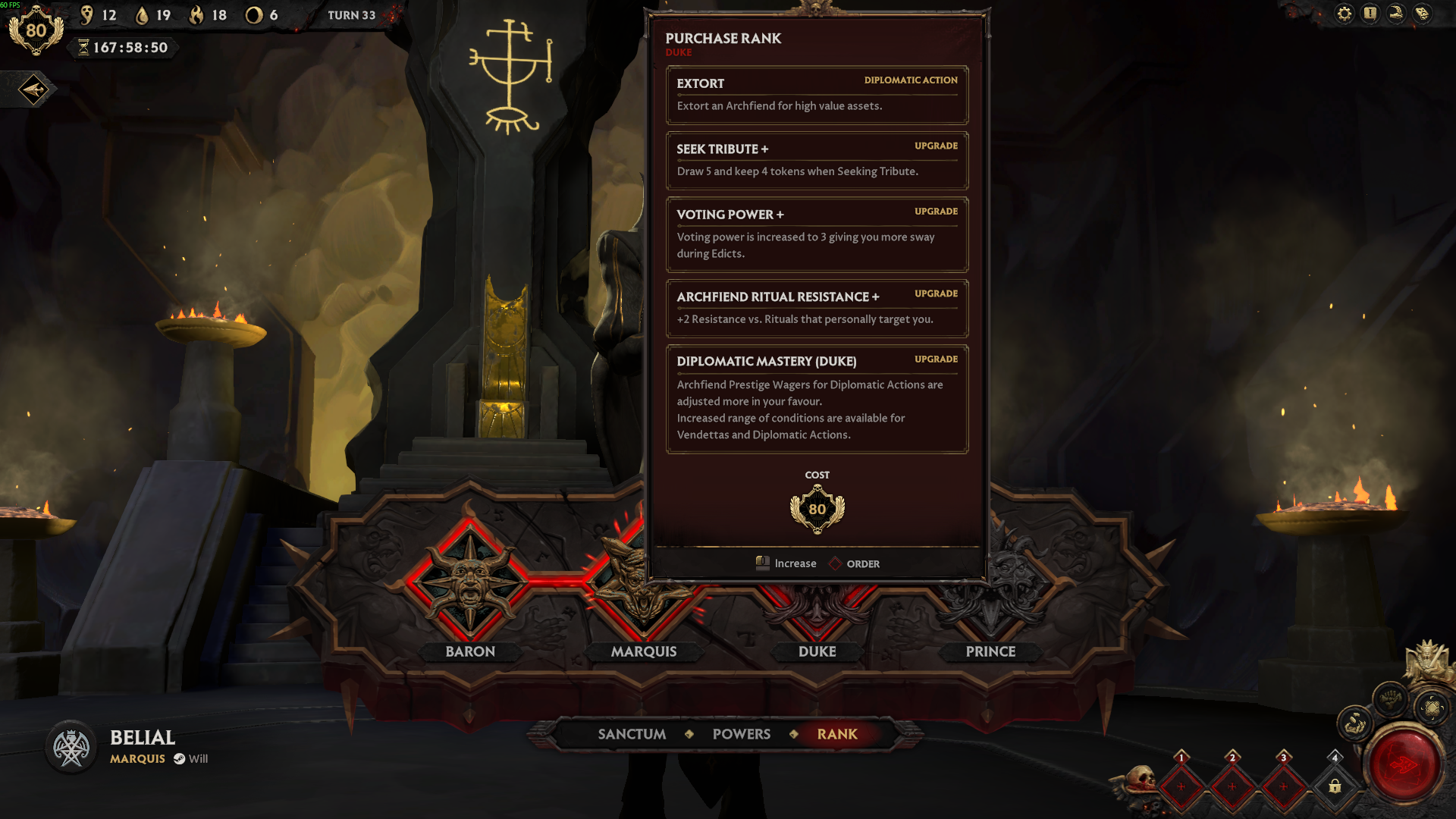Screen dimensions: 1456x819
Task: Open the codex book icon
Action: 1422,14
